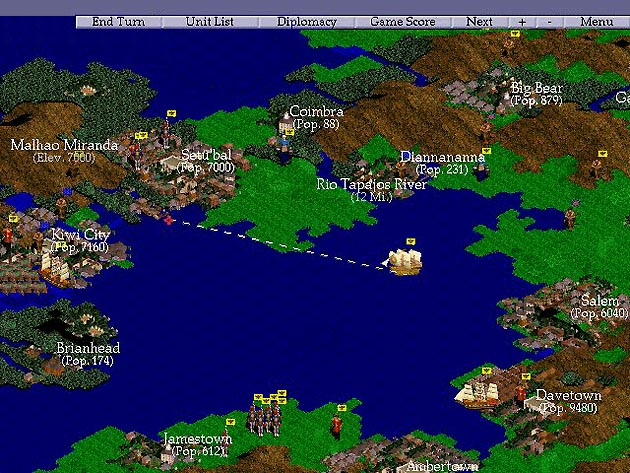
Task: Open the Diplomacy screen
Action: (x=307, y=21)
